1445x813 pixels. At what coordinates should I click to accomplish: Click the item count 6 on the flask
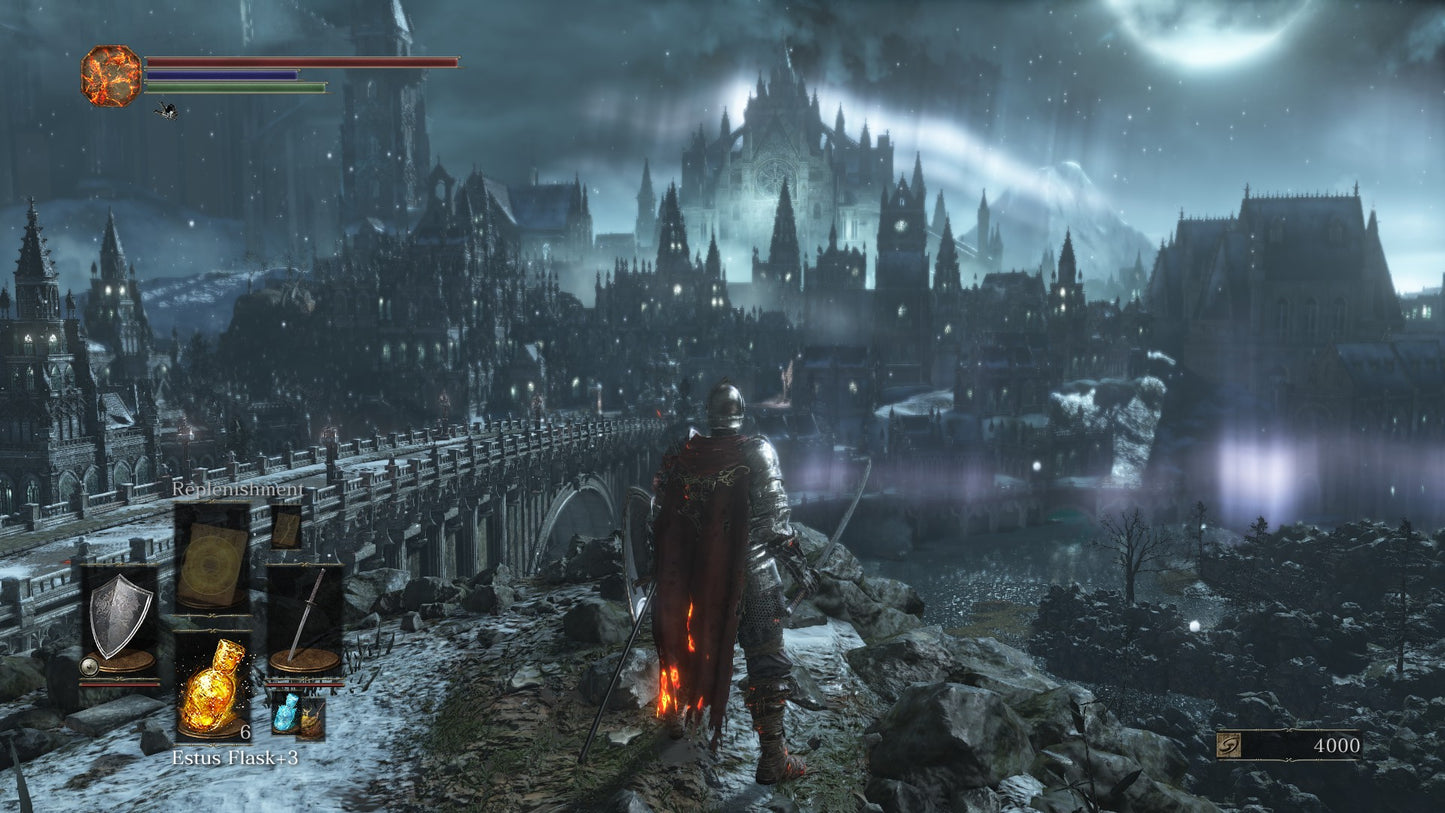tap(245, 731)
